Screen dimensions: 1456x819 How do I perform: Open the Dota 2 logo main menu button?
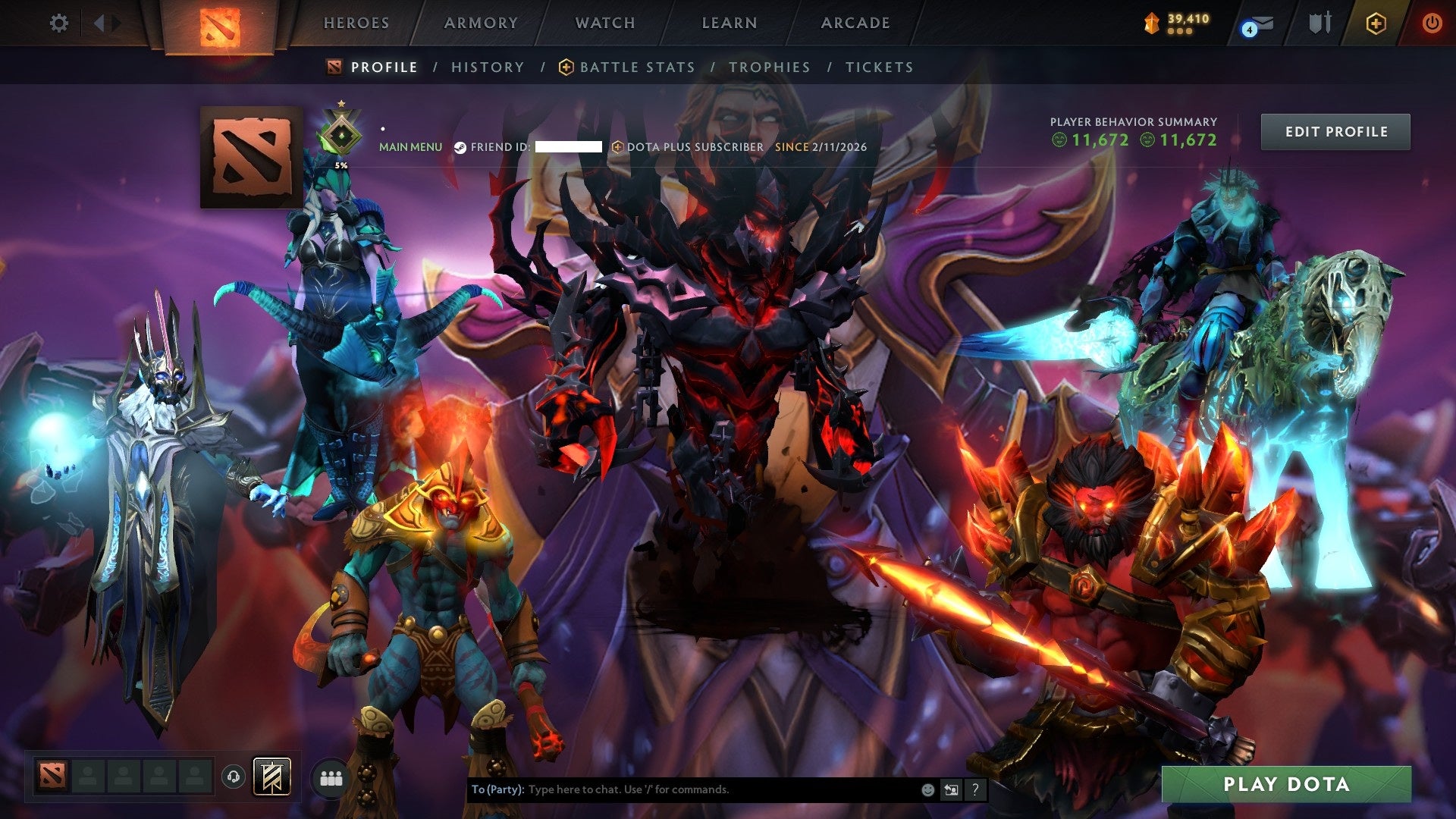[218, 29]
